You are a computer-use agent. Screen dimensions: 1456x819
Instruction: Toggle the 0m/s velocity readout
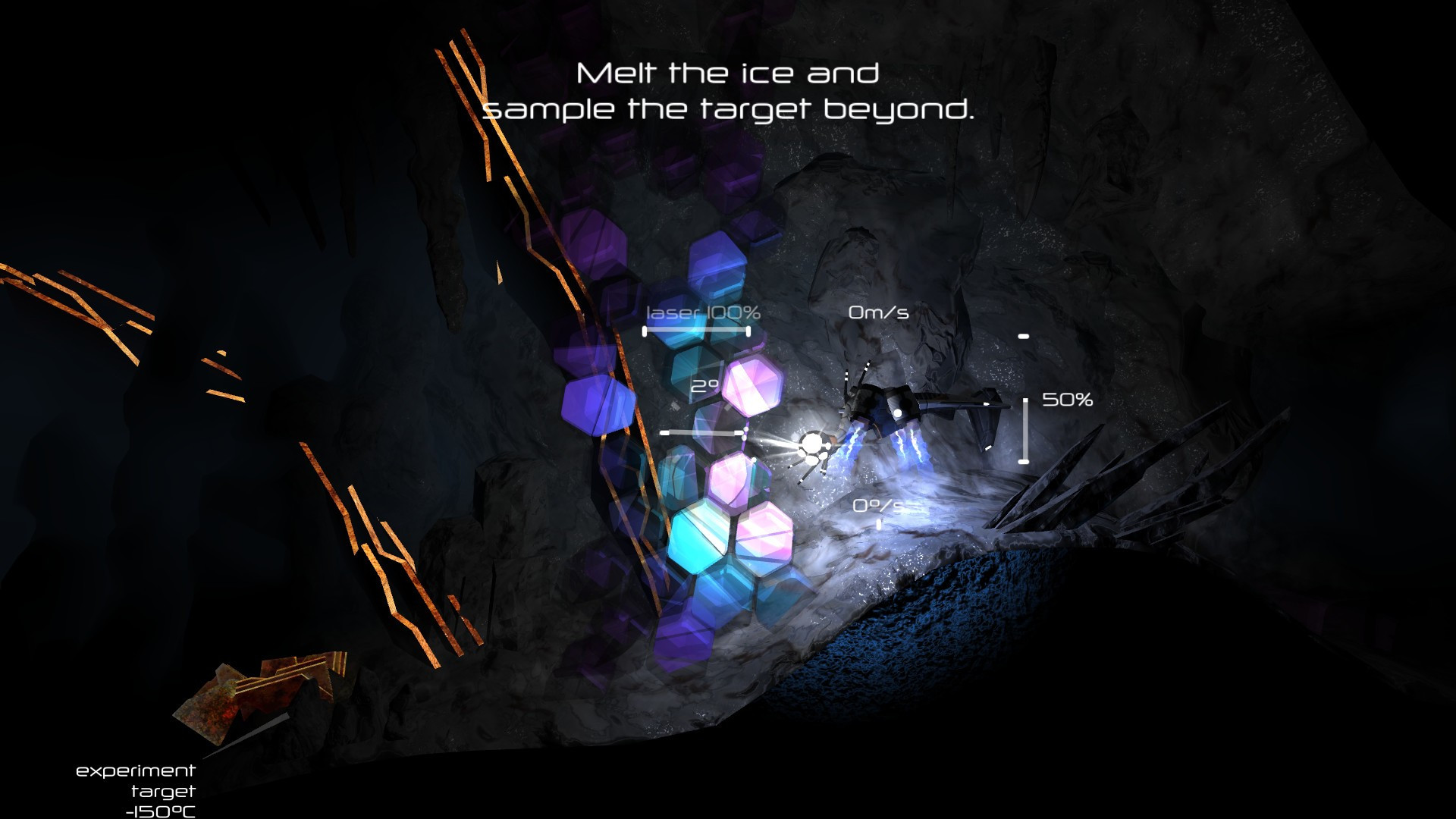[880, 310]
